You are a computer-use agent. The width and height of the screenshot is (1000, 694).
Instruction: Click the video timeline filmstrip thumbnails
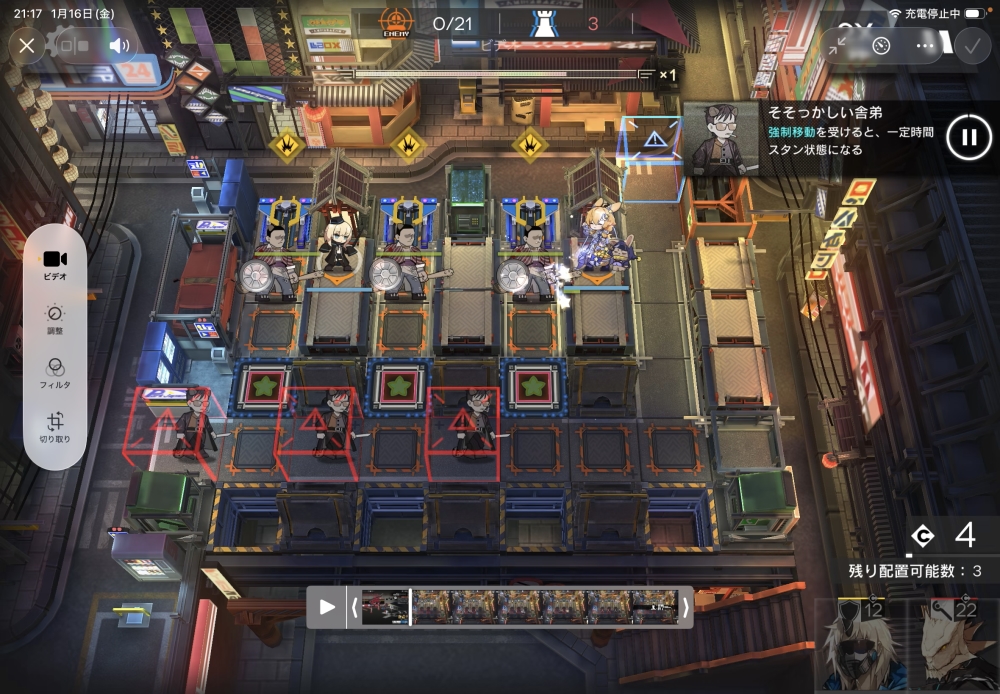coord(520,606)
